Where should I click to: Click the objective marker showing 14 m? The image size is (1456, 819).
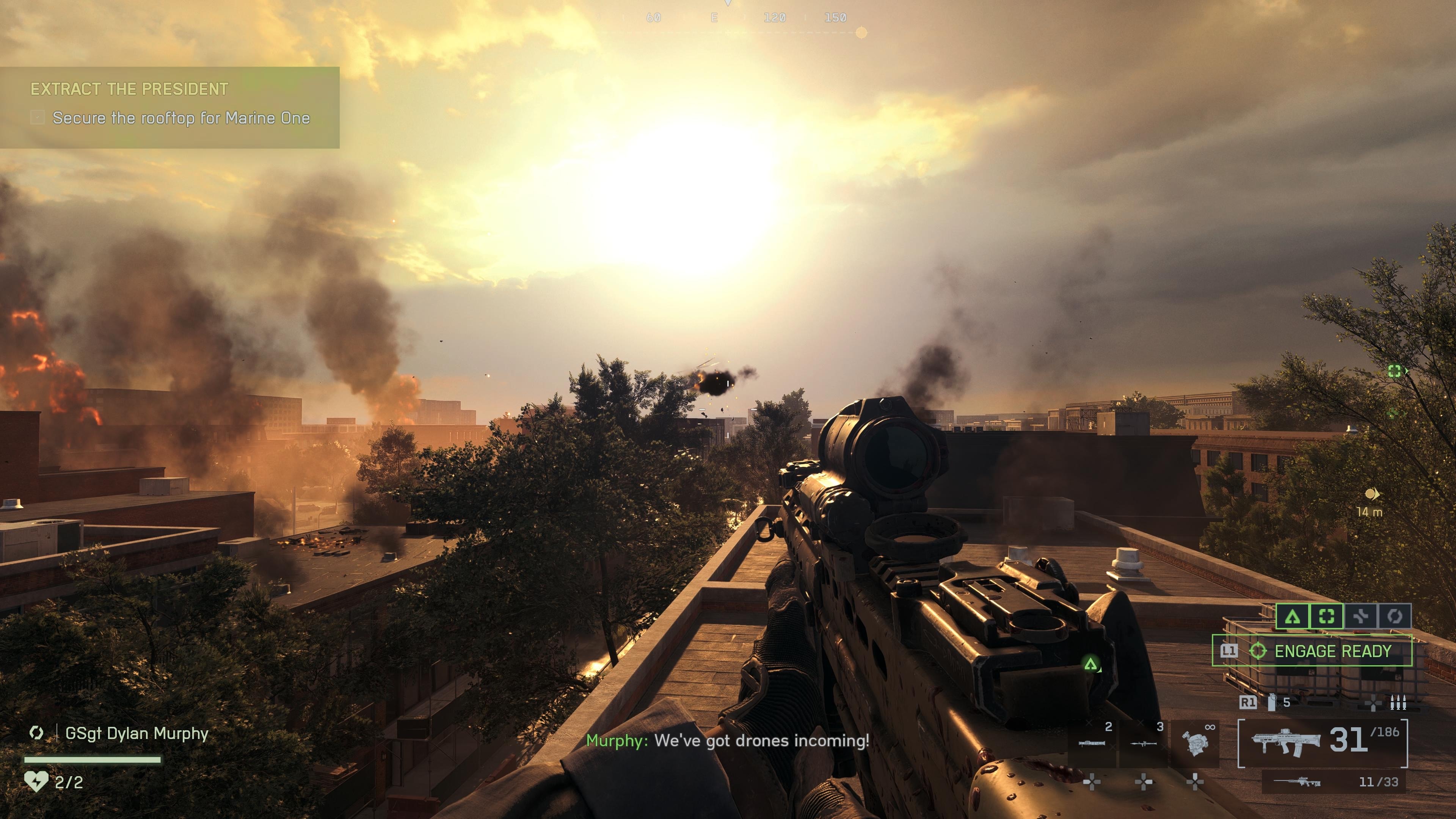coord(1372,494)
